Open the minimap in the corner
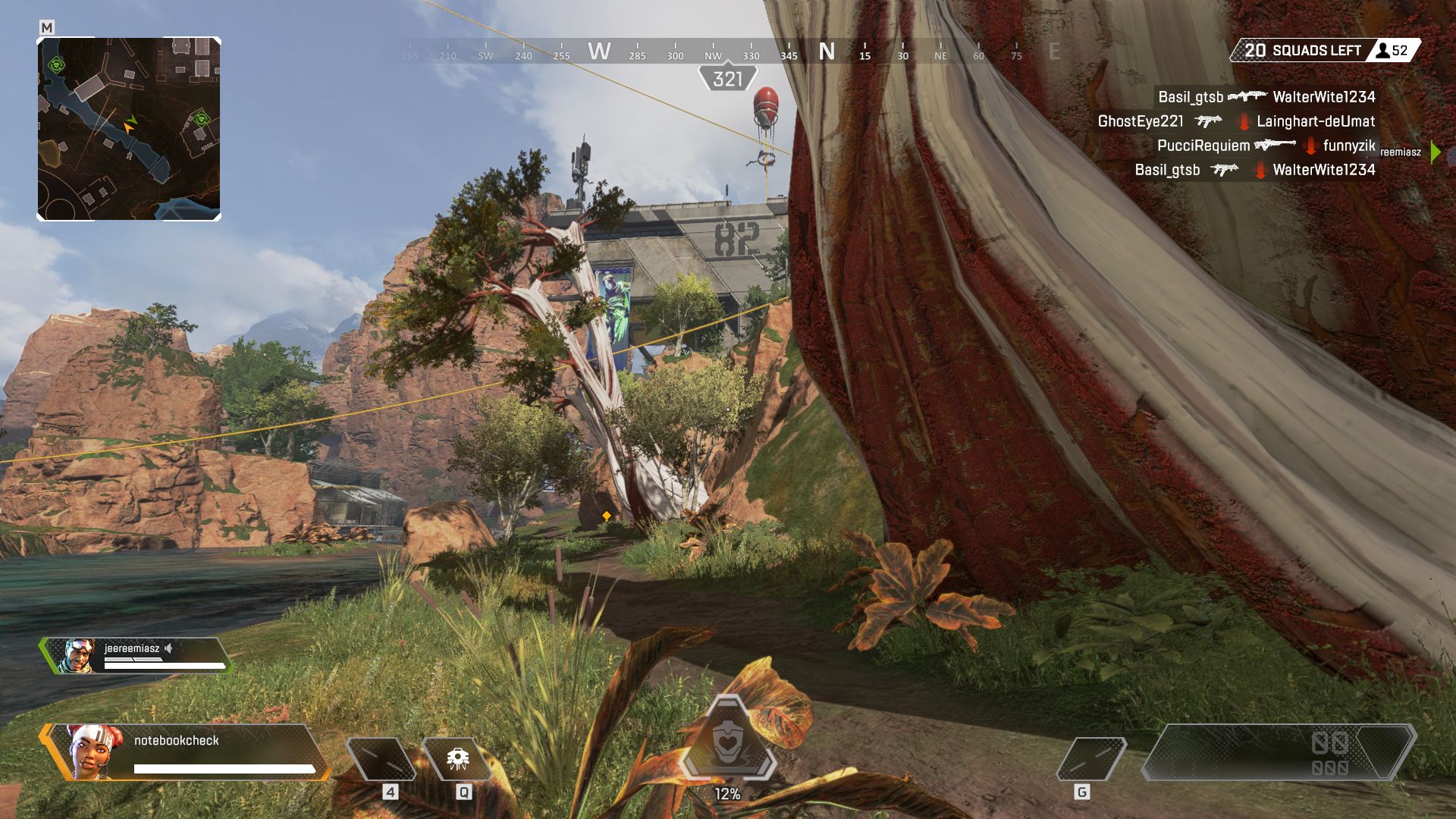1456x819 pixels. tap(129, 129)
